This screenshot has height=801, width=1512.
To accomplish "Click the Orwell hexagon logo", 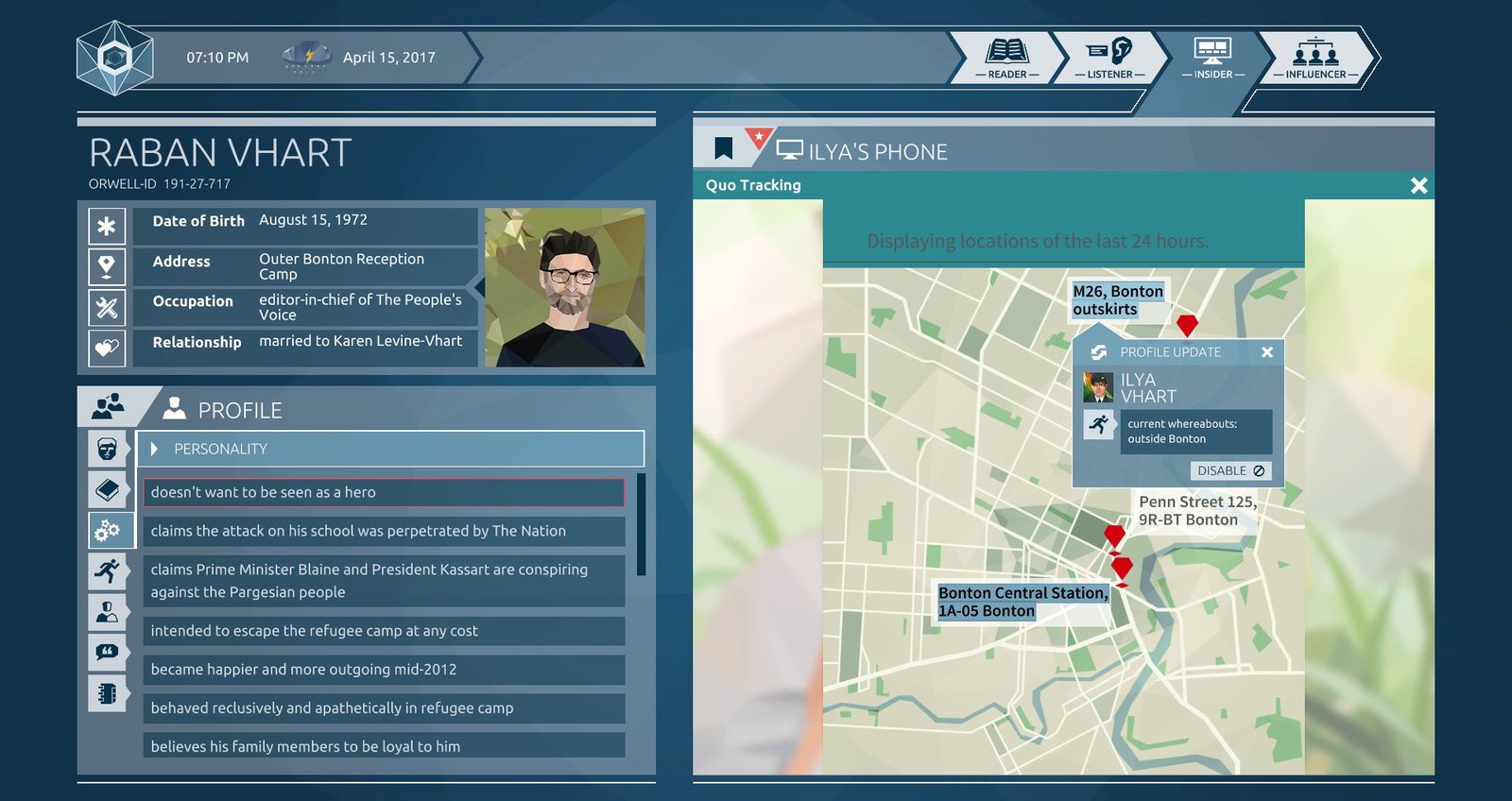I will point(114,57).
